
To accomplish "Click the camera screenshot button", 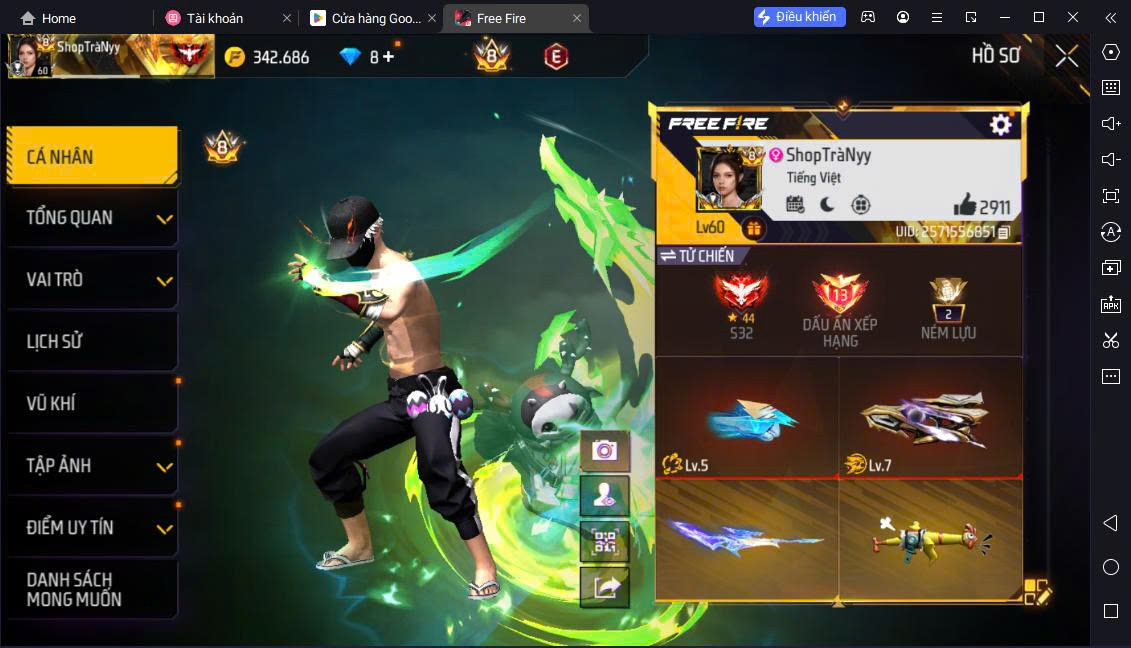I will tap(604, 451).
